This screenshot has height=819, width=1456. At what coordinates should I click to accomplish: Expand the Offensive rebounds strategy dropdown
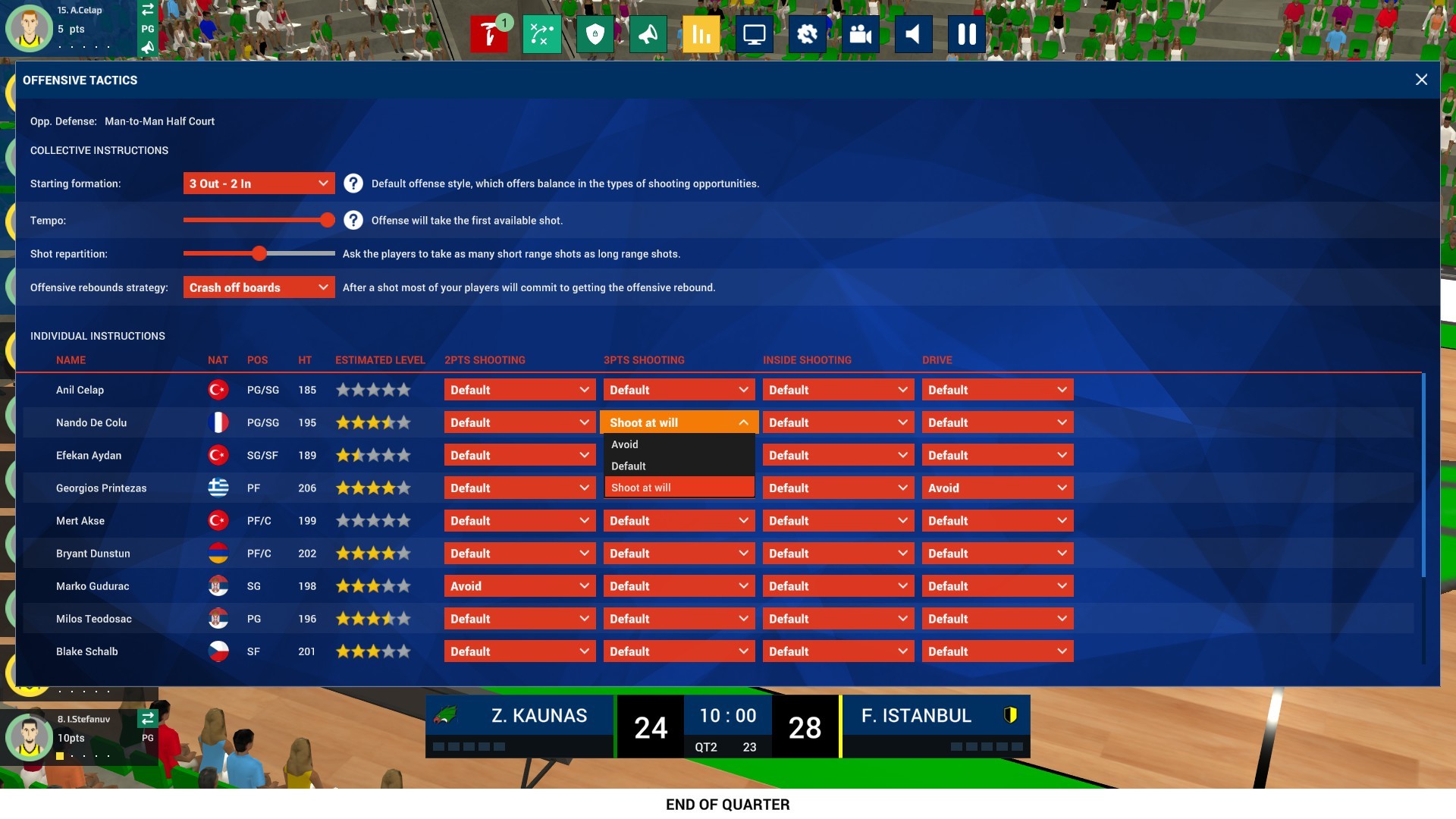click(x=259, y=287)
